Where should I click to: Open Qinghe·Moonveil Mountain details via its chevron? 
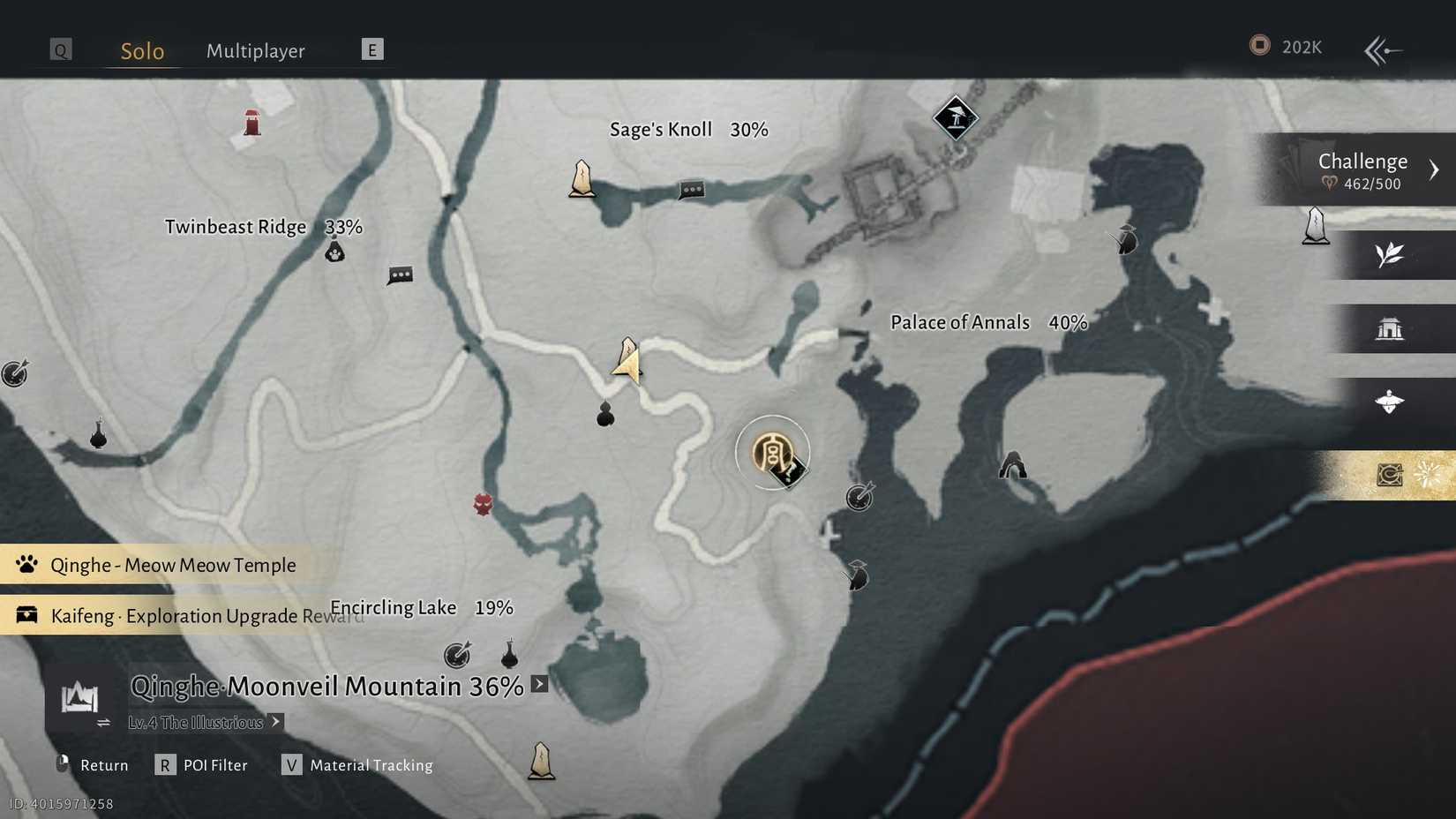tap(539, 683)
